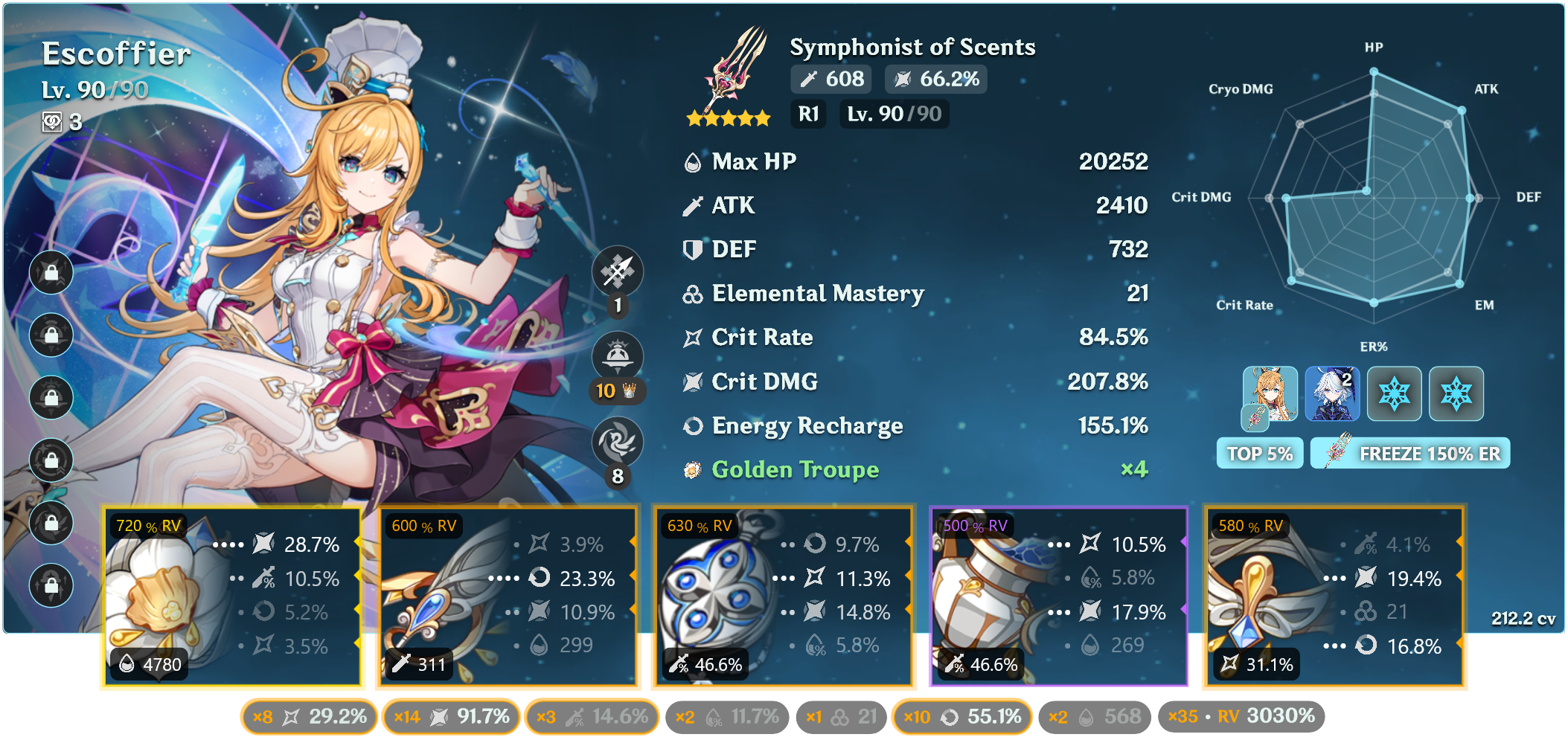Select the ATK% 14.6% substat total
The width and height of the screenshot is (1568, 740).
[x=592, y=716]
